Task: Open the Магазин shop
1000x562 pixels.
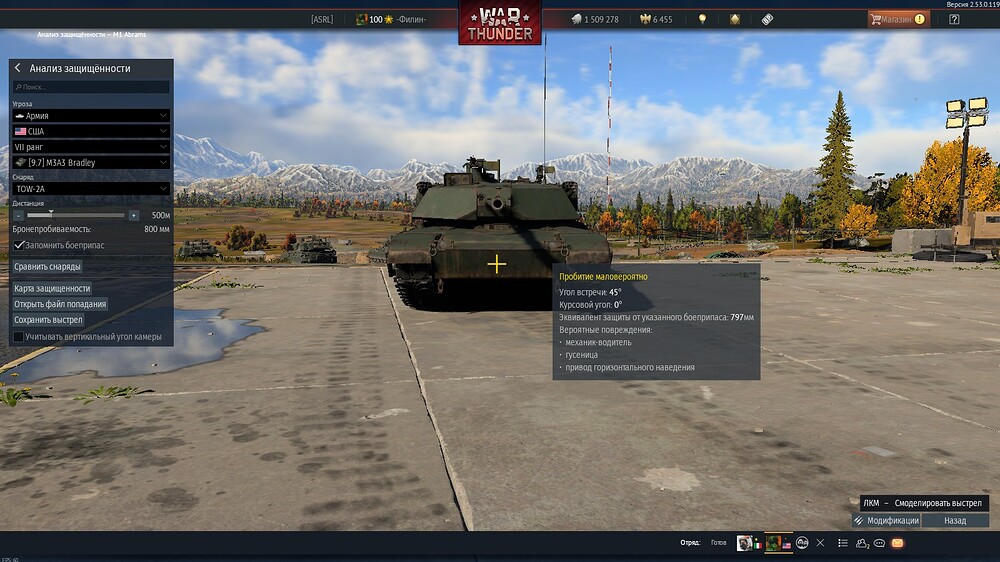Action: 897,19
